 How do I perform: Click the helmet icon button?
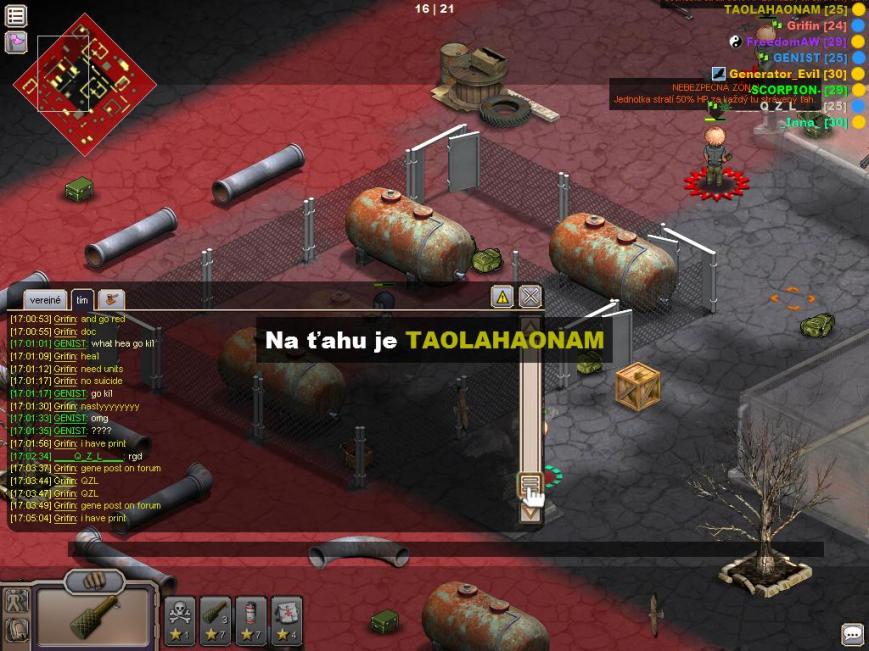(15, 630)
